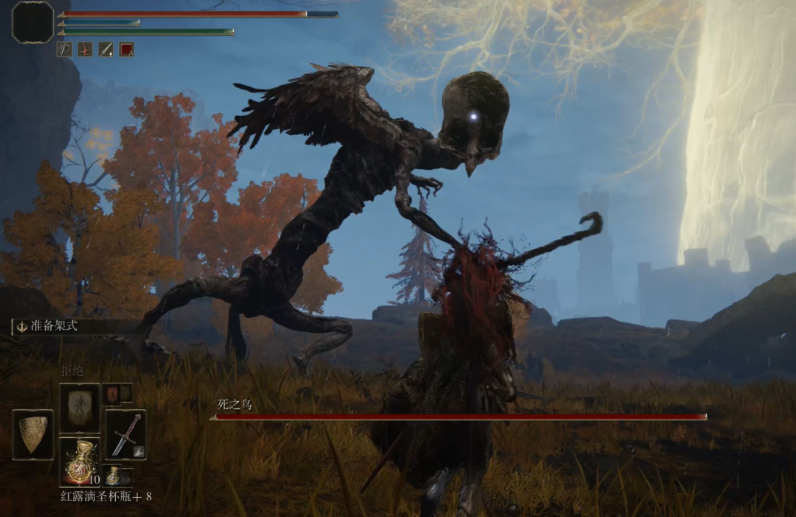Choose the right-hand sword weapon slot
The height and width of the screenshot is (517, 796).
(x=125, y=433)
